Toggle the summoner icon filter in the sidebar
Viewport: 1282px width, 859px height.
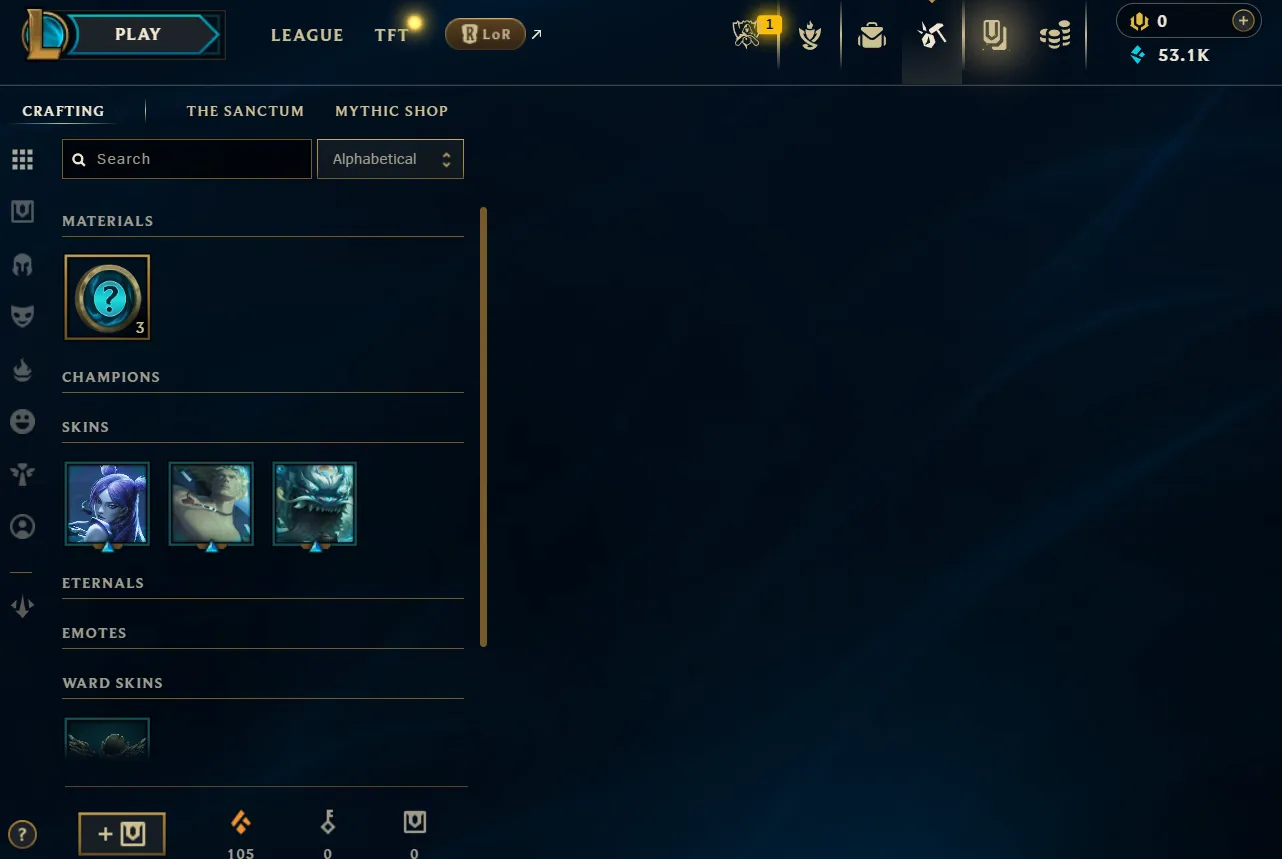22,526
